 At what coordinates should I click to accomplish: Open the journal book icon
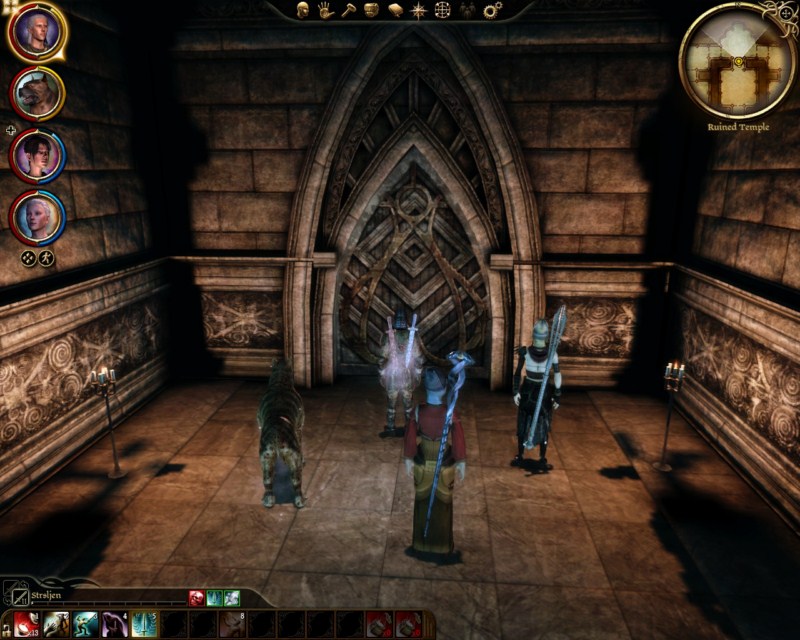click(x=395, y=10)
